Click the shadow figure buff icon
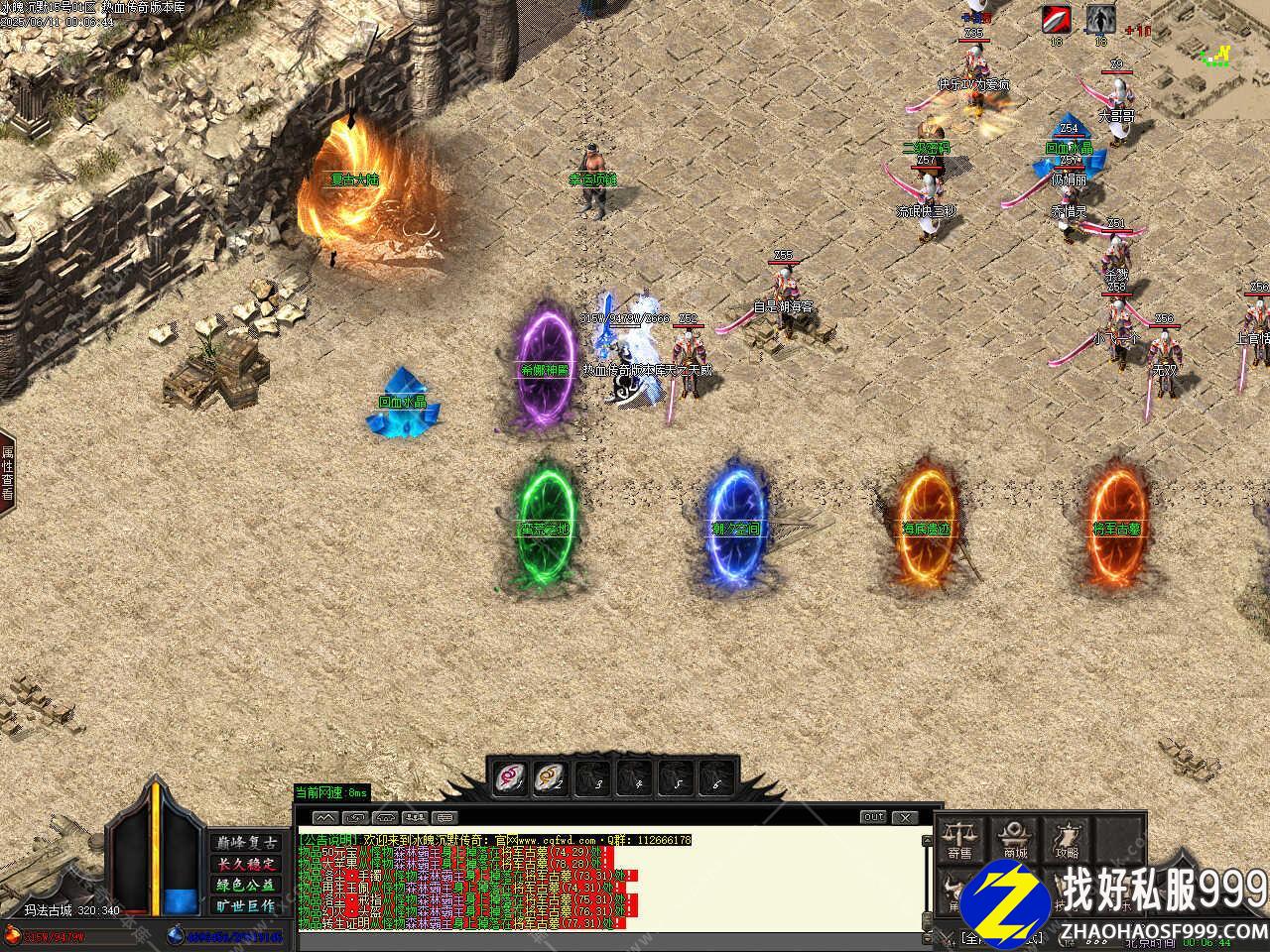This screenshot has height=952, width=1270. pos(1098,19)
